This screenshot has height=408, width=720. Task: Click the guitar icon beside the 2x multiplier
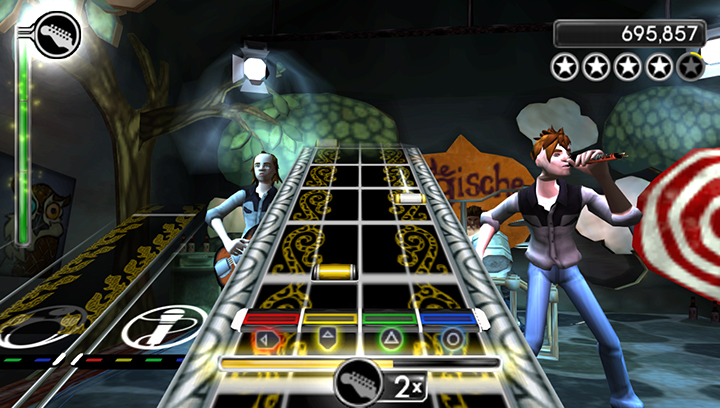coord(357,384)
